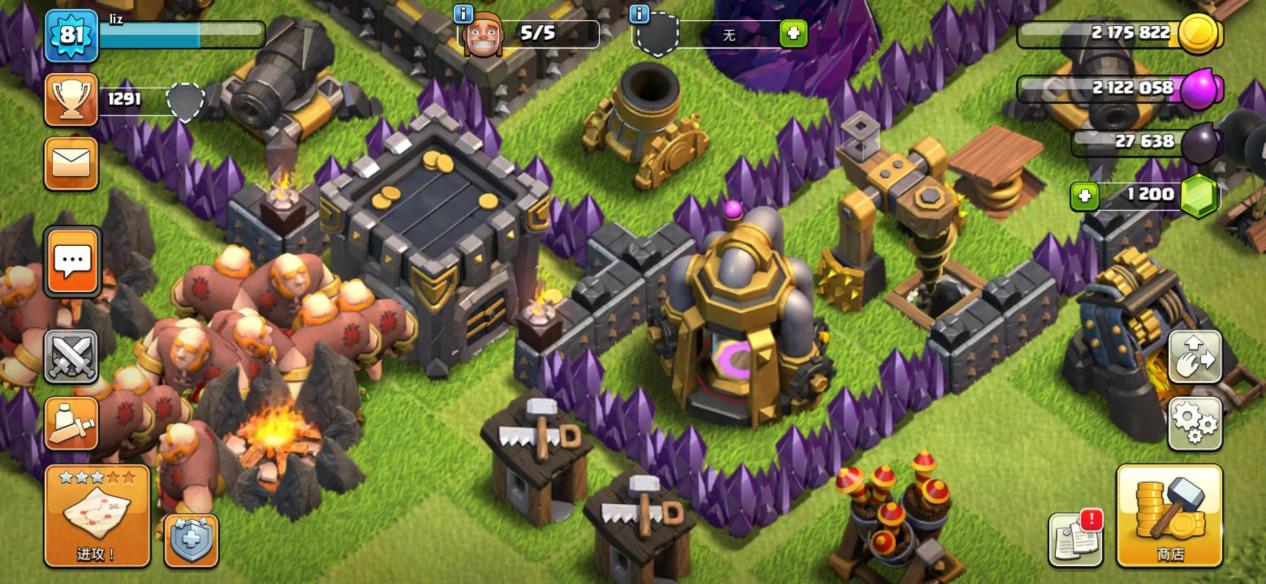The height and width of the screenshot is (584, 1266).
Task: Add a shield using the green plus
Action: click(x=793, y=33)
